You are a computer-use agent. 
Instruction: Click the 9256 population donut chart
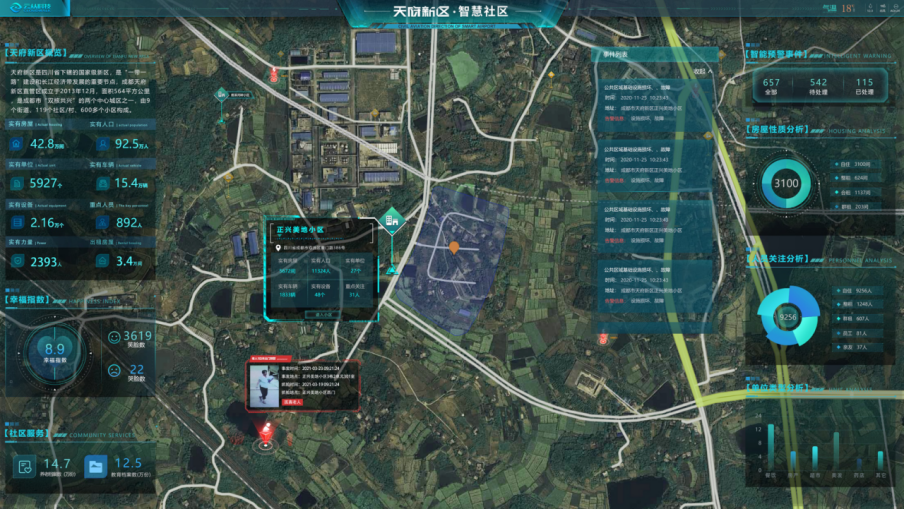coord(787,316)
